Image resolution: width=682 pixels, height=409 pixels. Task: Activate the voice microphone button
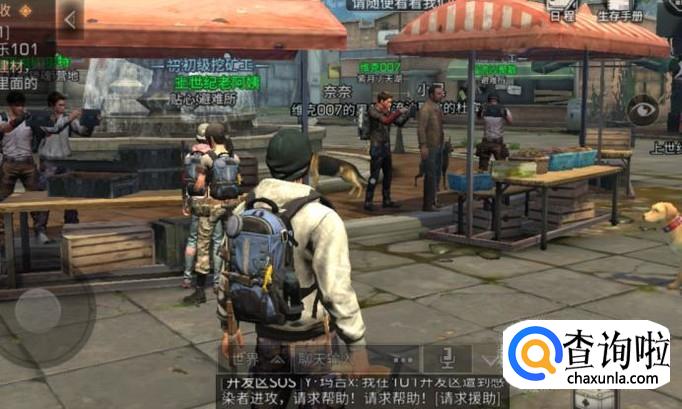445,358
